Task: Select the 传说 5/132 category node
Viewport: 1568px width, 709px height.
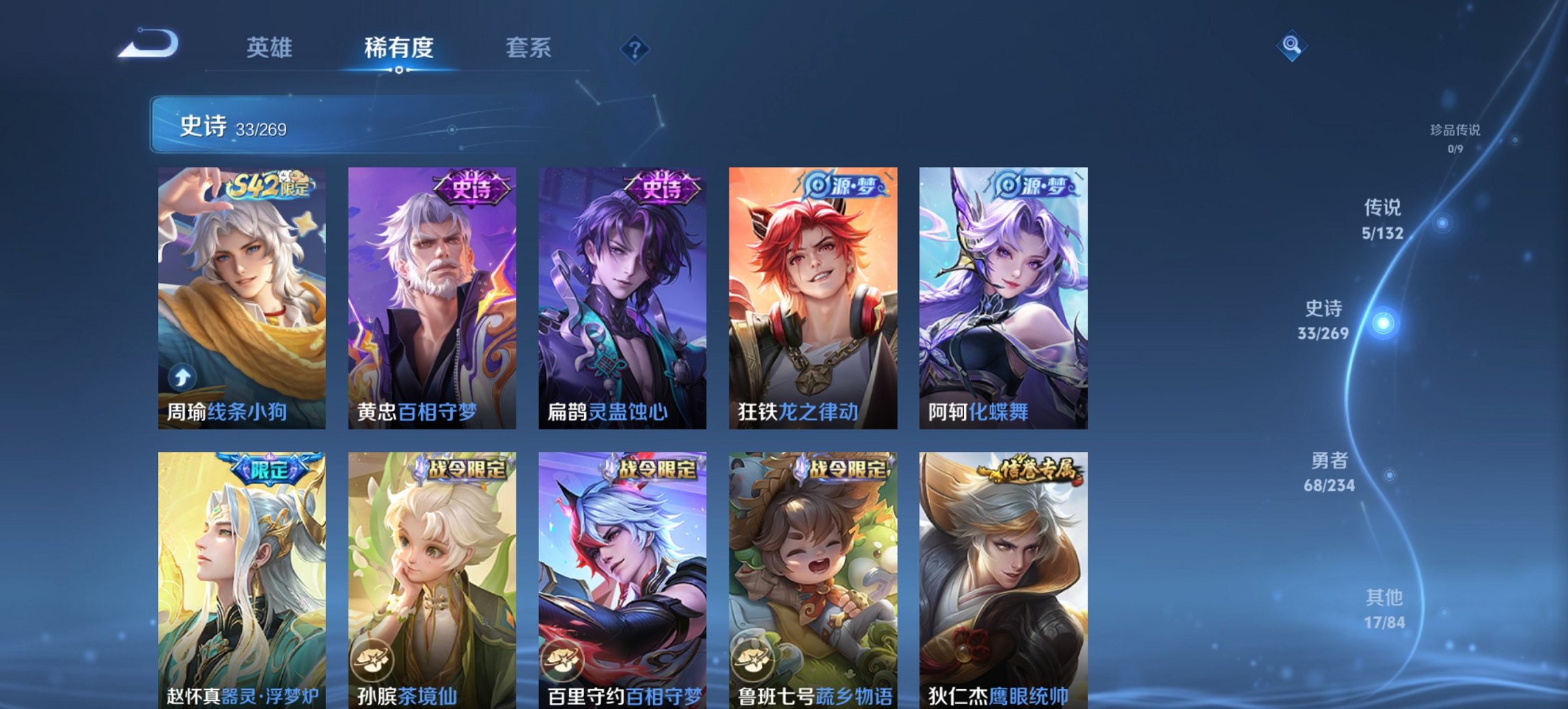Action: coord(1443,222)
